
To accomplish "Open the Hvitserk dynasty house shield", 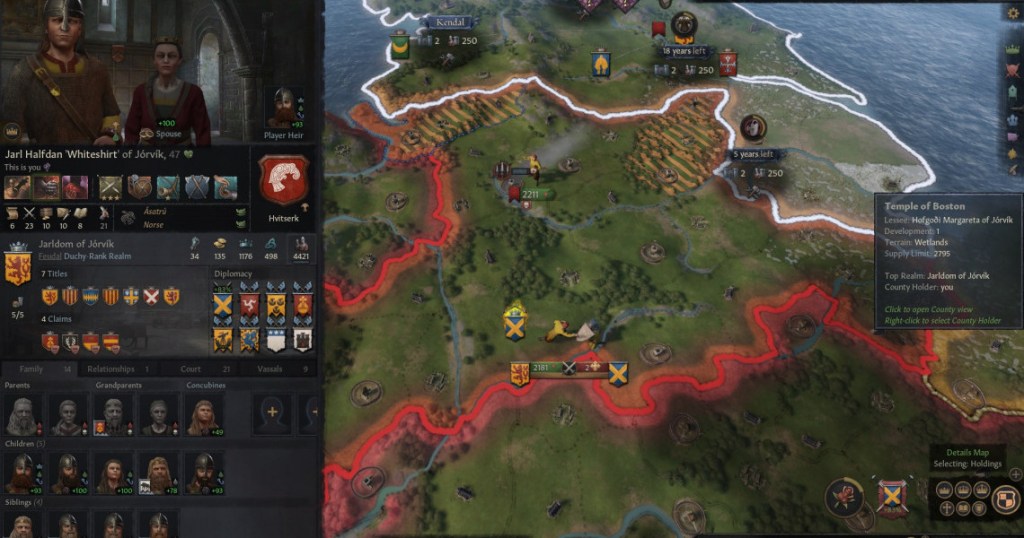I will 284,181.
